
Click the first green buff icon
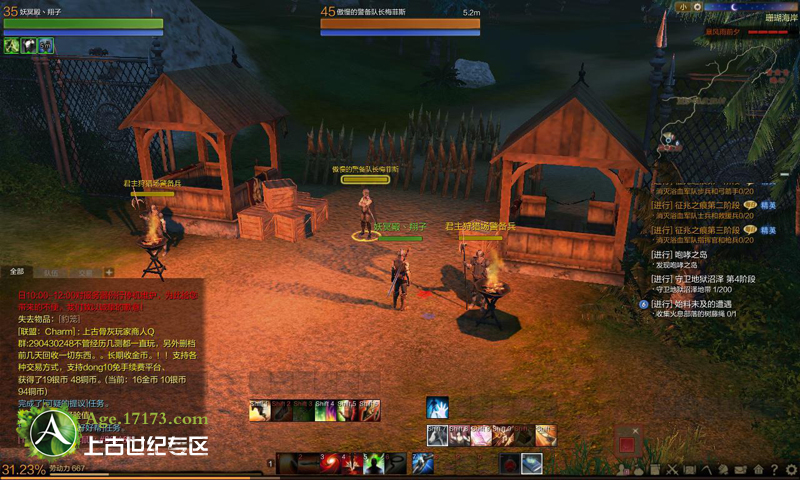tap(12, 45)
